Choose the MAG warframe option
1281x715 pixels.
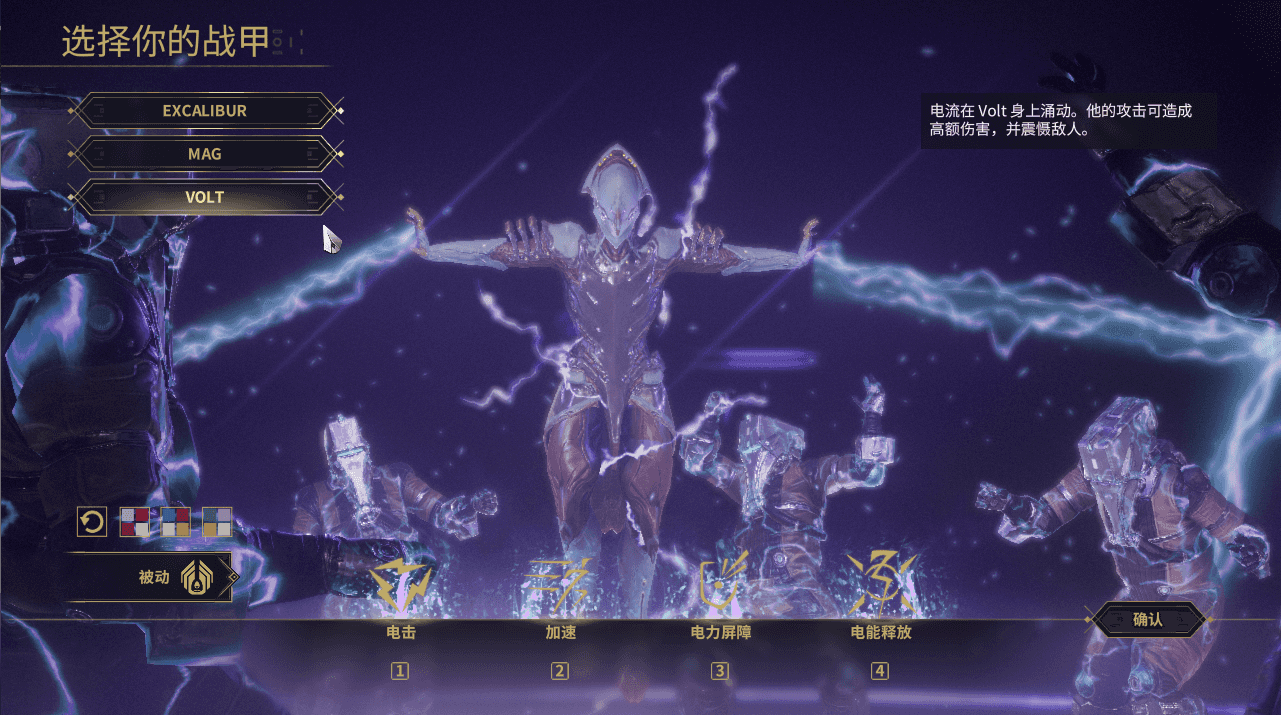[x=204, y=154]
